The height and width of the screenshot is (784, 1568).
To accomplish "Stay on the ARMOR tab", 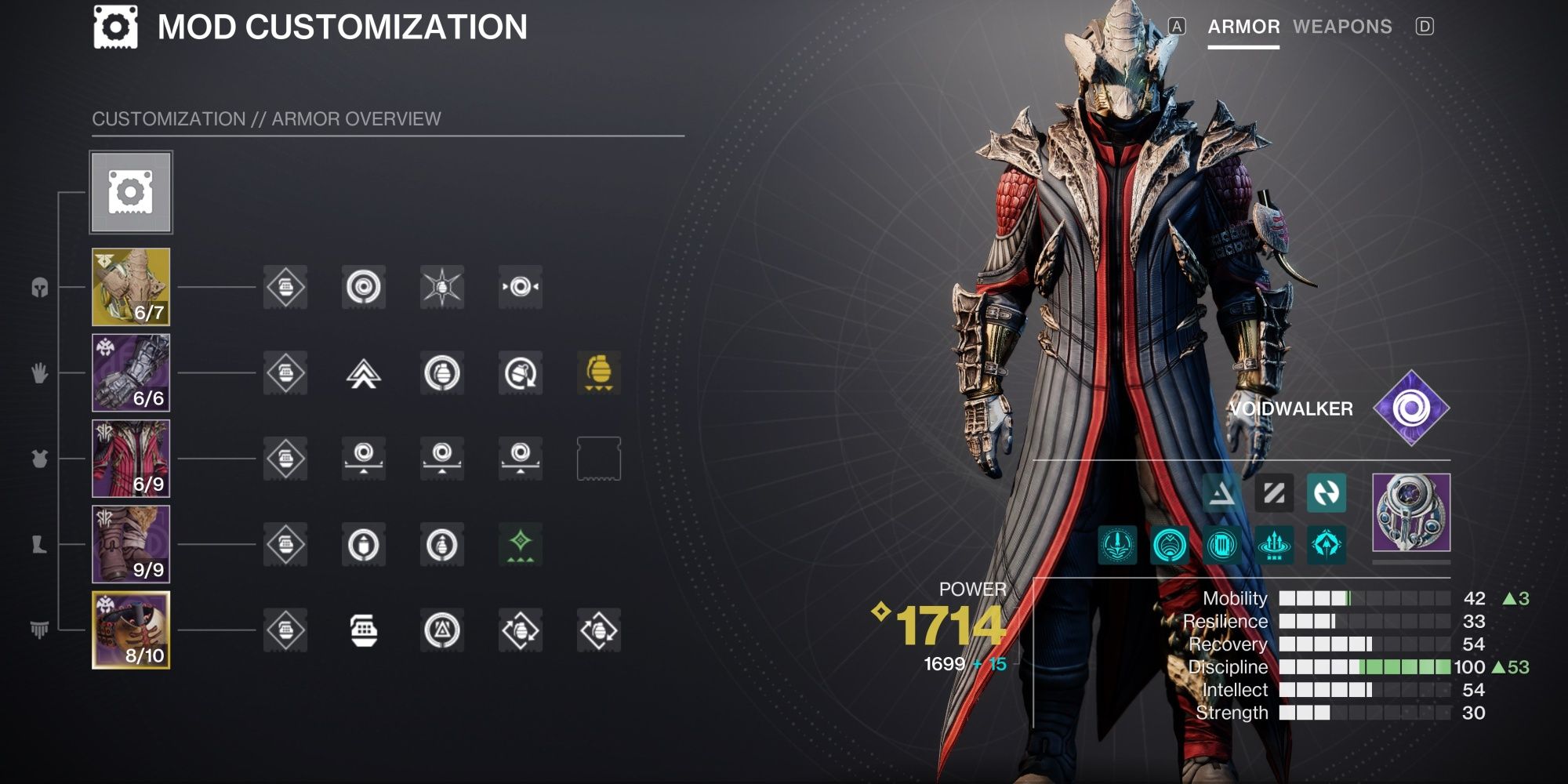I will coord(1242,27).
